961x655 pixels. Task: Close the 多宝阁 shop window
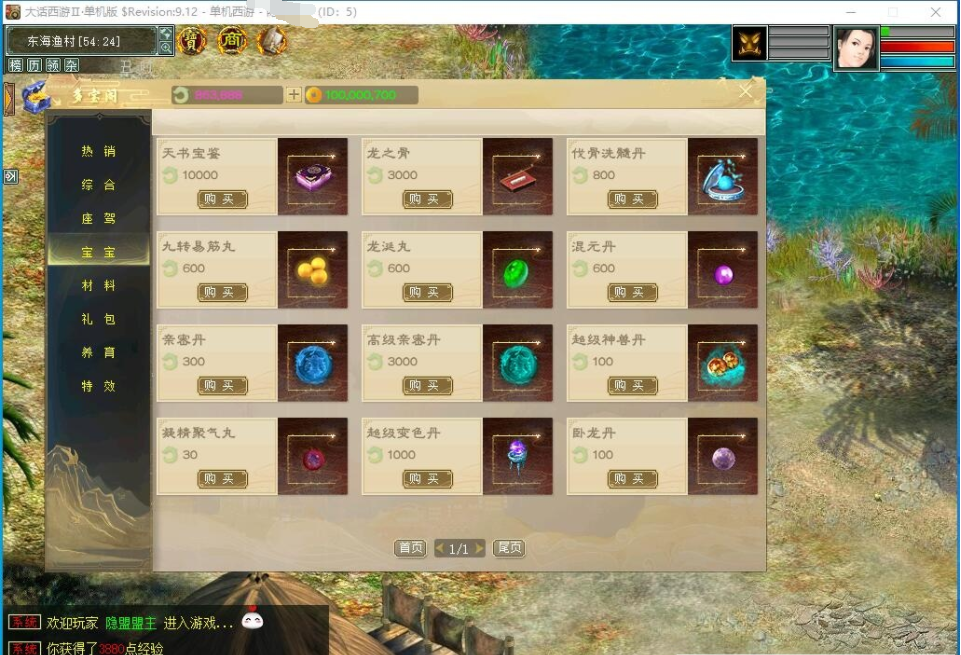click(x=745, y=92)
